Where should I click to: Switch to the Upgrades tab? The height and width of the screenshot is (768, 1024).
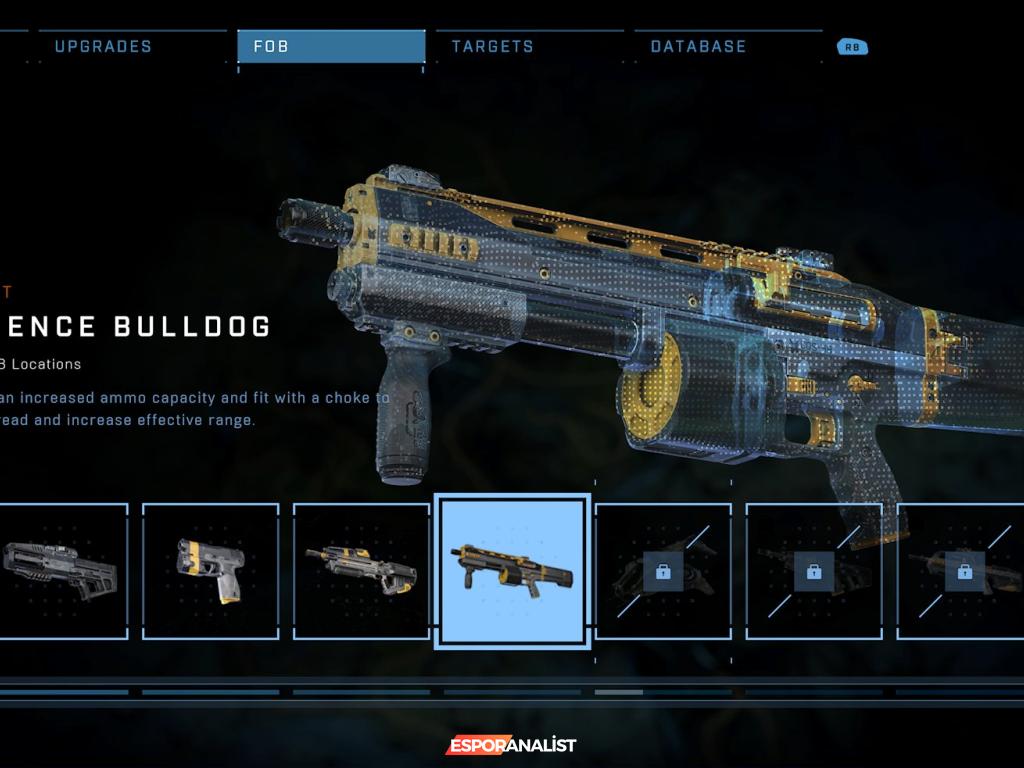103,46
